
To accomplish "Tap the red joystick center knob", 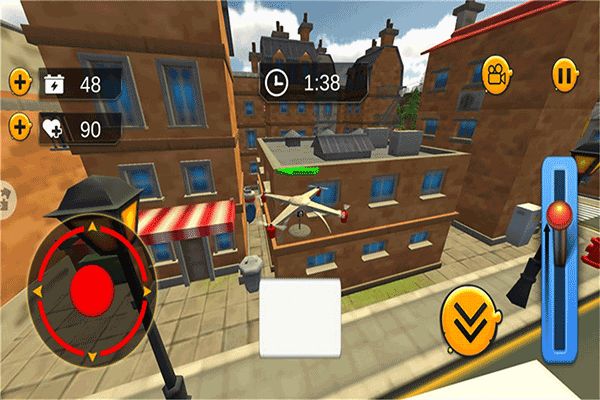I will coord(92,289).
